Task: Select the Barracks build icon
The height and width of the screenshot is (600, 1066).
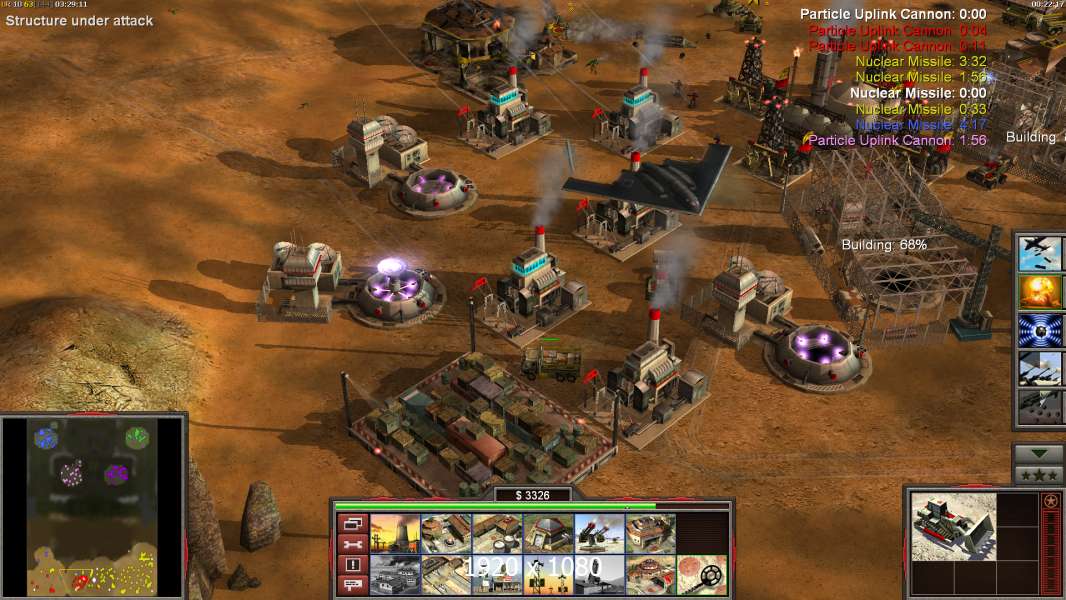Action: (x=446, y=534)
